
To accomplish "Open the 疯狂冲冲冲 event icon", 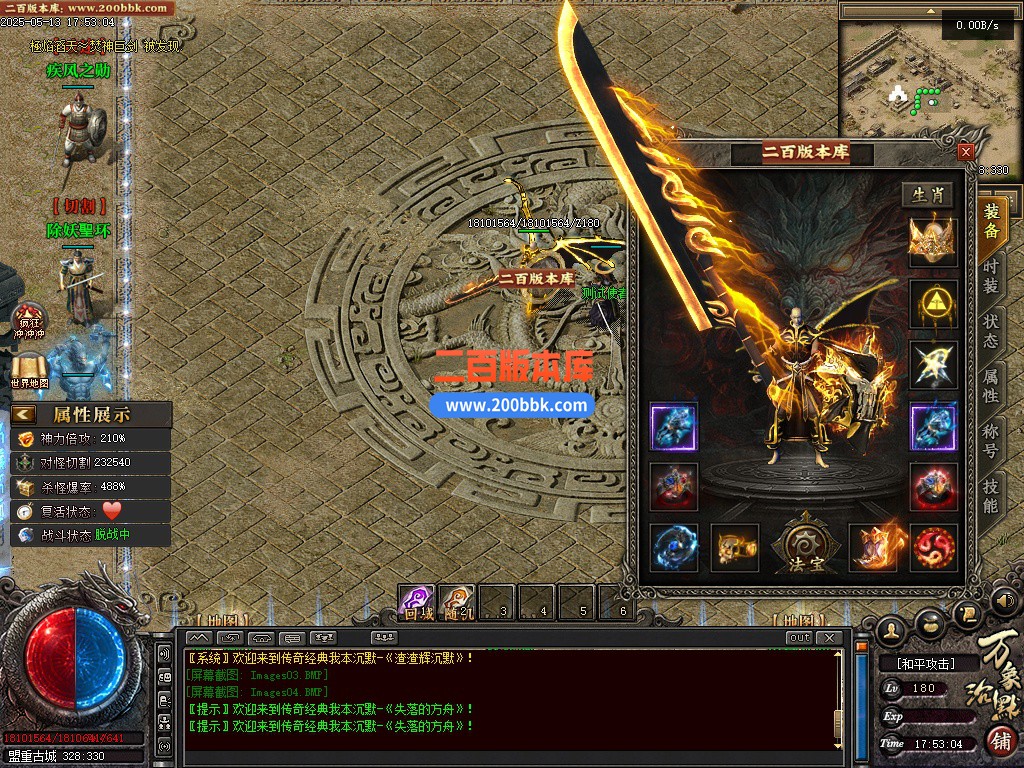I will (28, 321).
